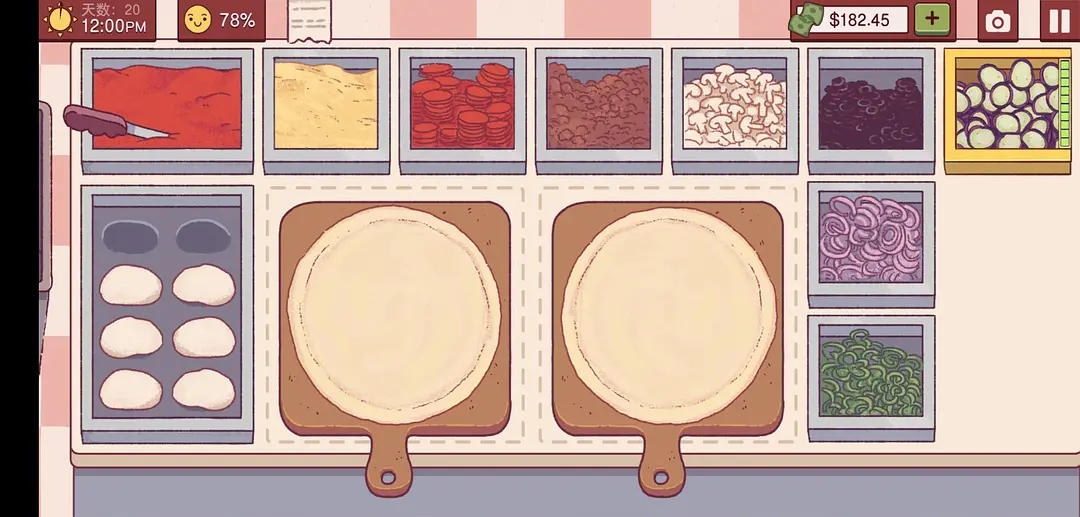Screen dimensions: 1080x517
Task: Select the purple onion rings bin
Action: tap(871, 239)
